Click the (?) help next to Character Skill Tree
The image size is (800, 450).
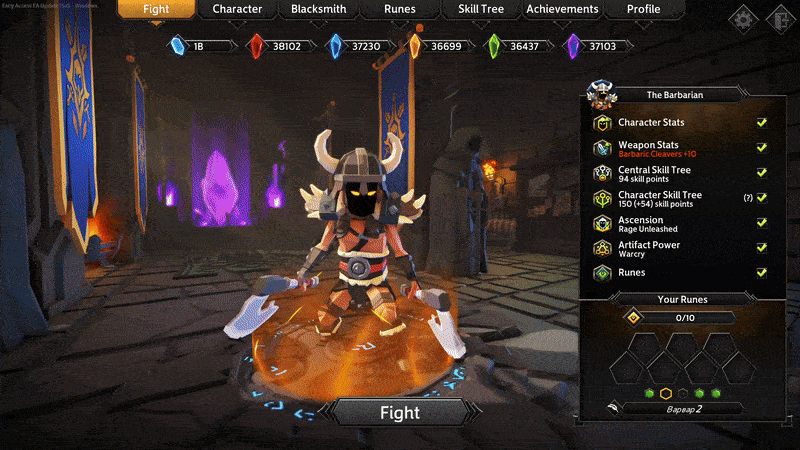(747, 198)
